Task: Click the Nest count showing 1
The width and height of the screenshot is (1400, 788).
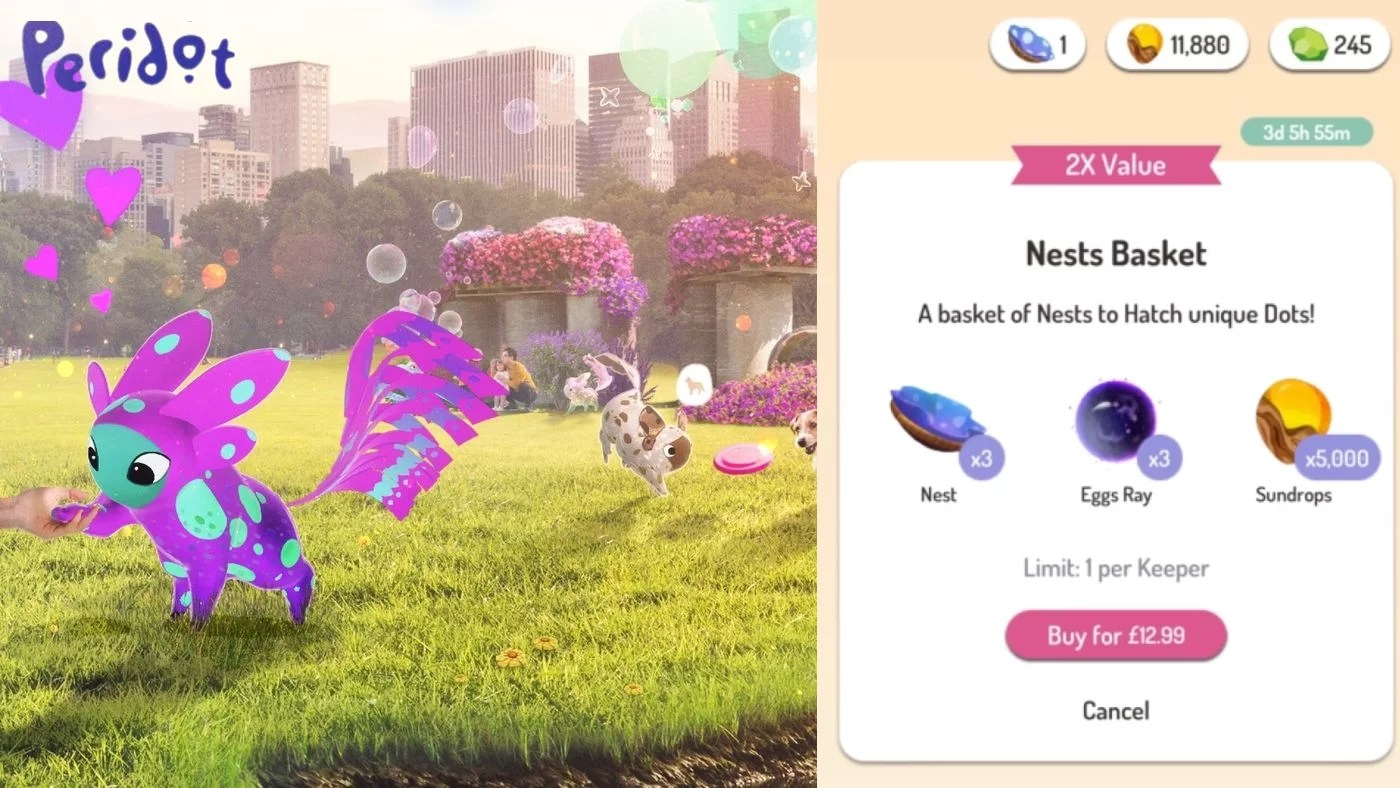Action: point(1062,44)
